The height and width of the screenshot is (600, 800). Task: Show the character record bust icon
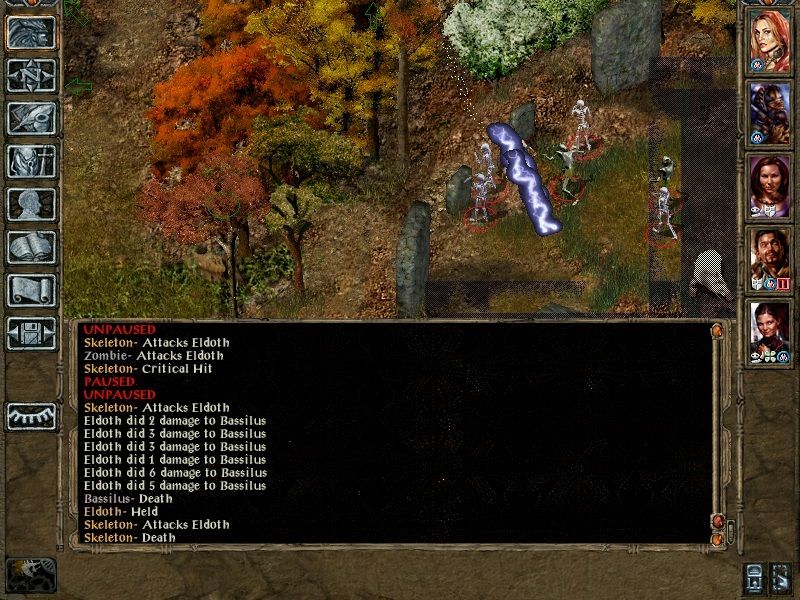pyautogui.click(x=31, y=204)
